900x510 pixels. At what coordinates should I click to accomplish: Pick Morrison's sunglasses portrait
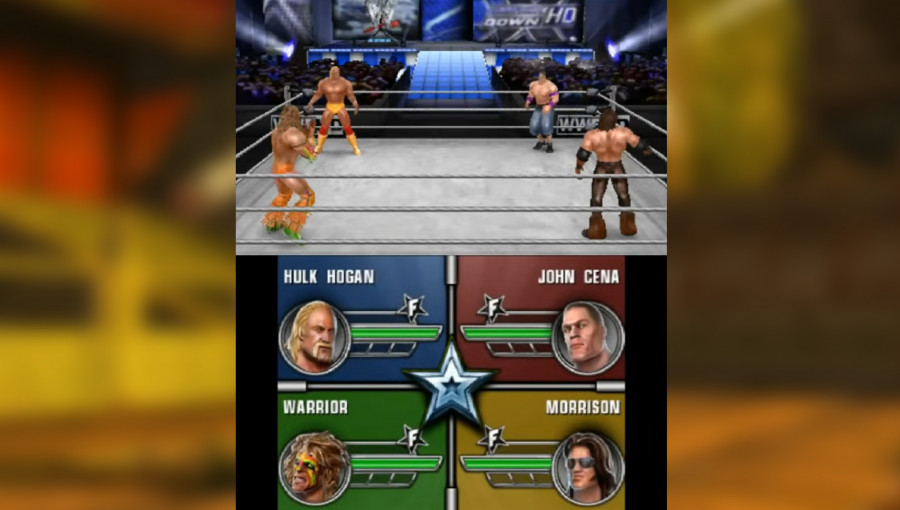coord(587,467)
